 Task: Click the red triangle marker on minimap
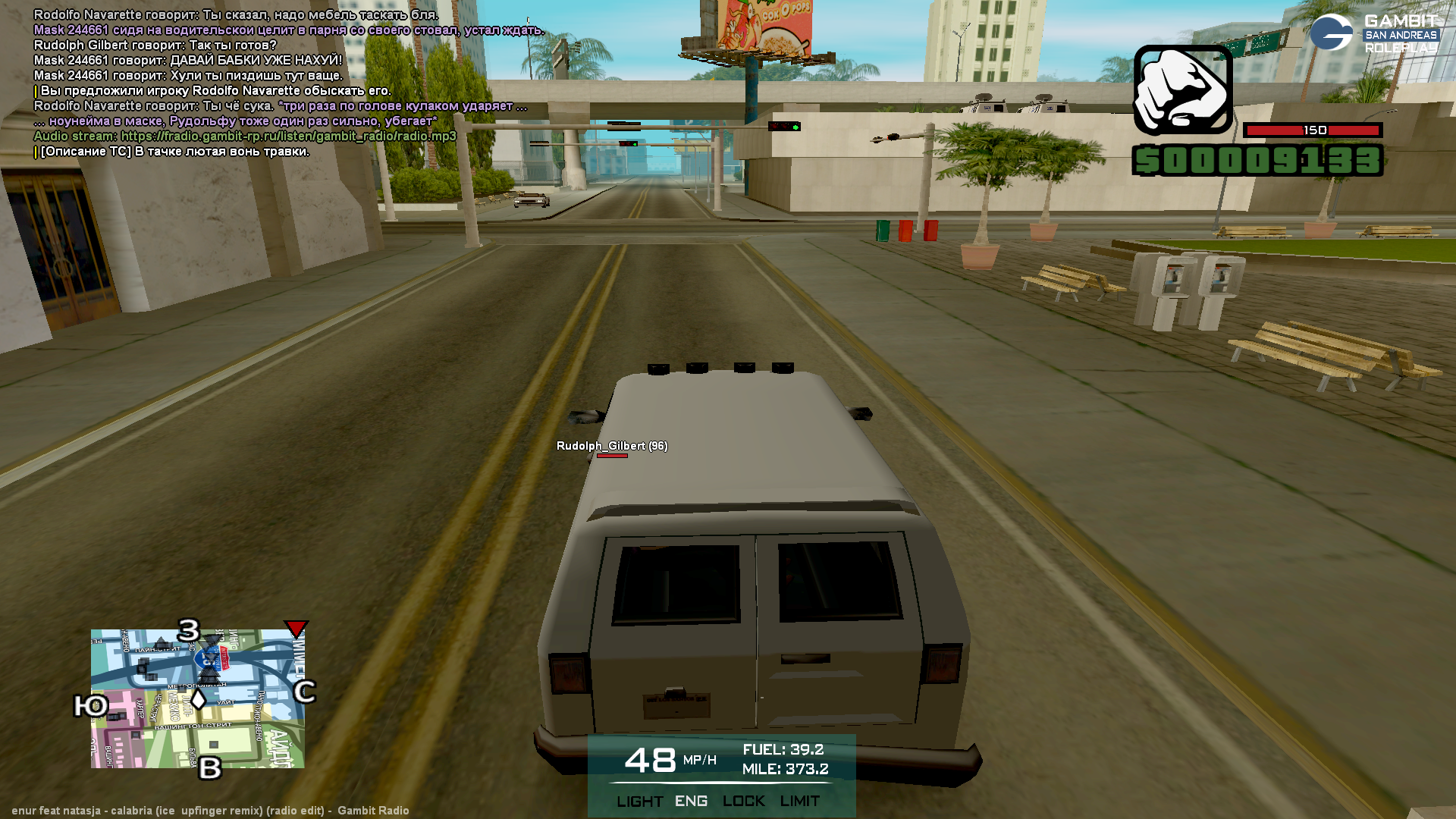[296, 628]
